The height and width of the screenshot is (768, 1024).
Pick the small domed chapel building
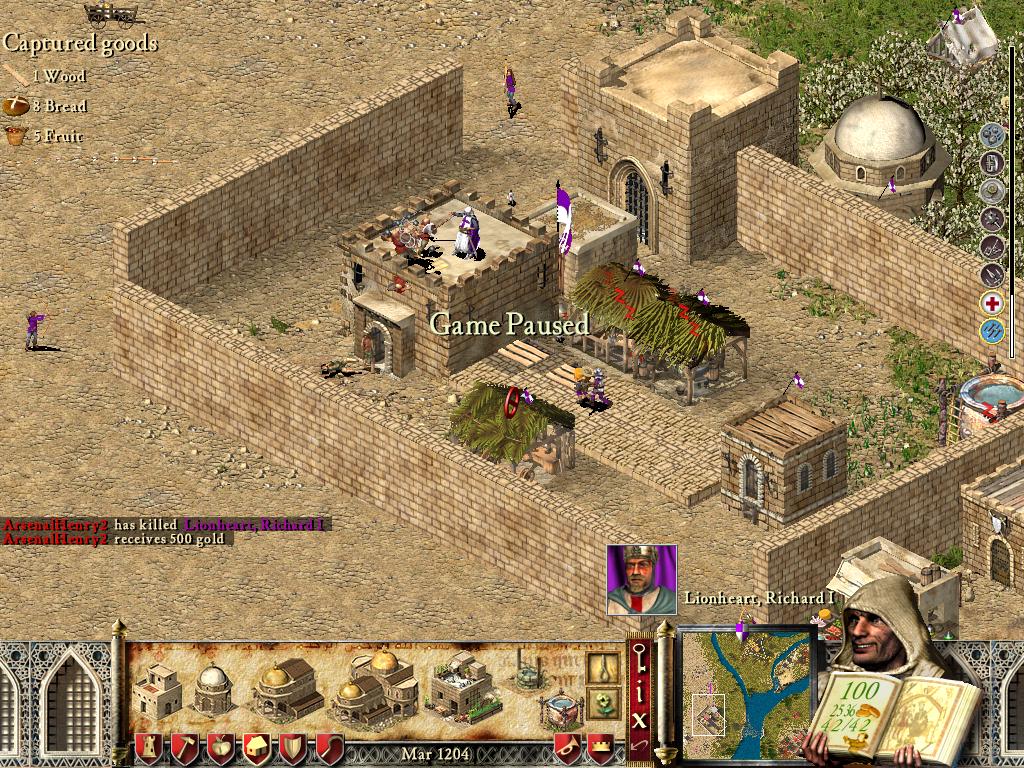click(213, 688)
